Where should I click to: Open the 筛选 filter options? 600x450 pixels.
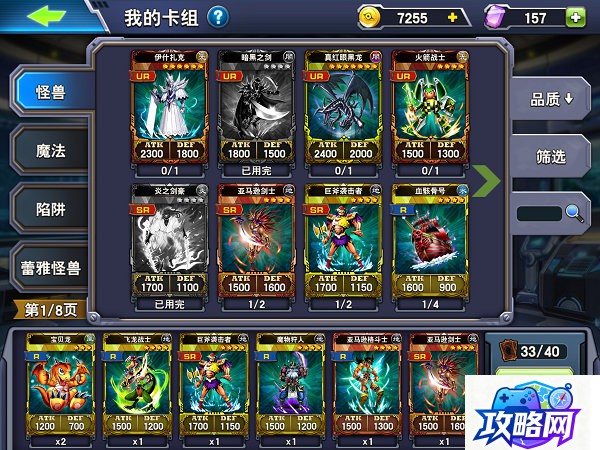click(551, 156)
